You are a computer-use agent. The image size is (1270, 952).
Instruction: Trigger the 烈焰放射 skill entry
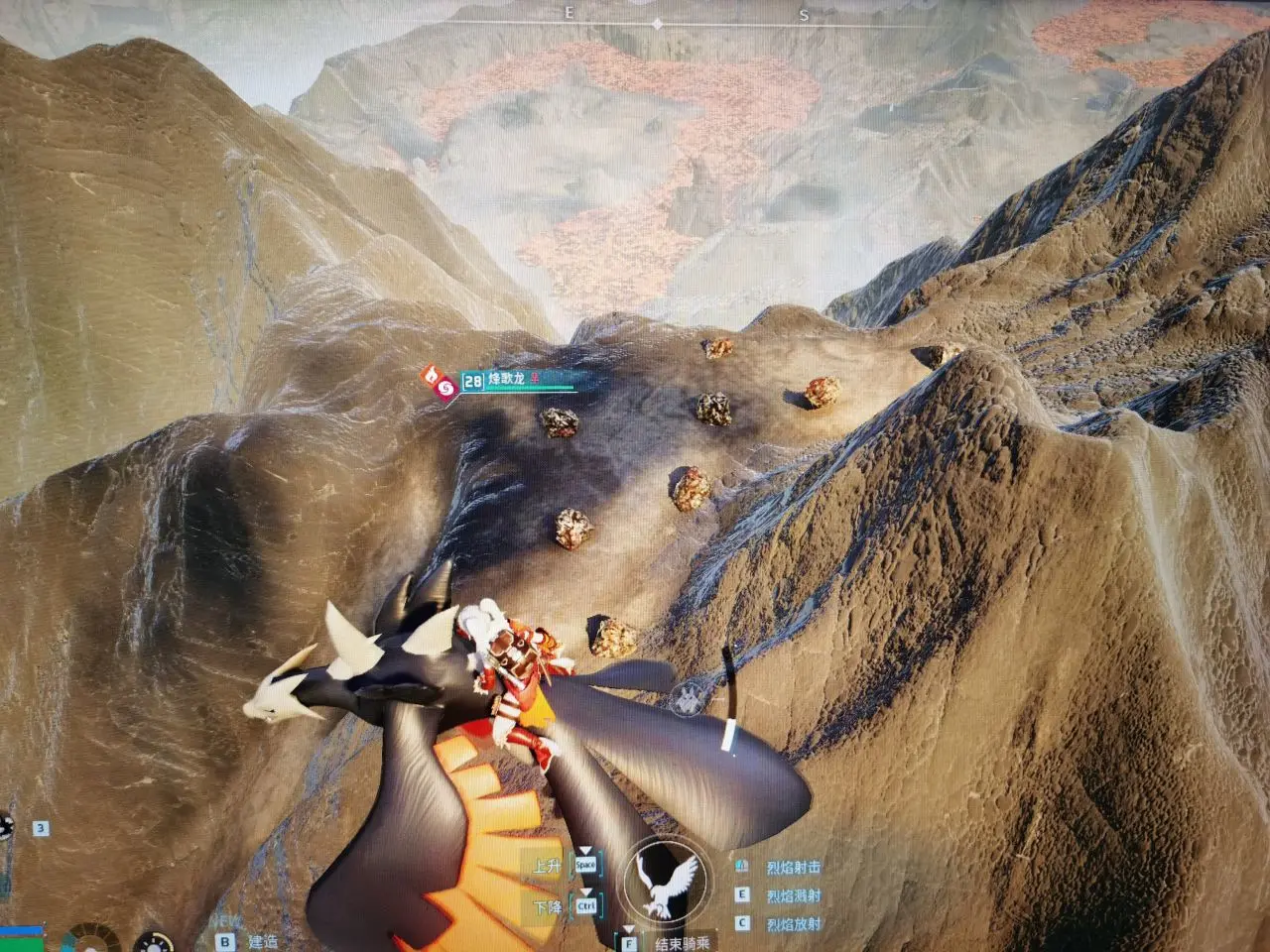point(793,924)
